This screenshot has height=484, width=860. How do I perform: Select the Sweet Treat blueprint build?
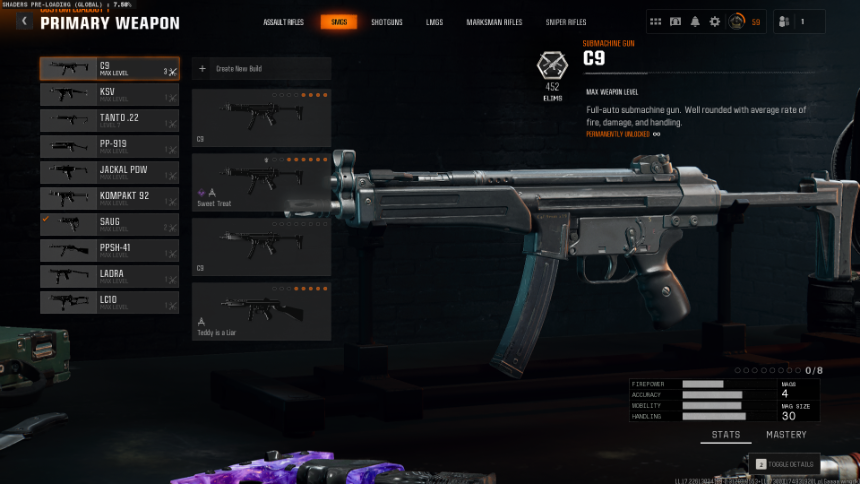pyautogui.click(x=261, y=181)
